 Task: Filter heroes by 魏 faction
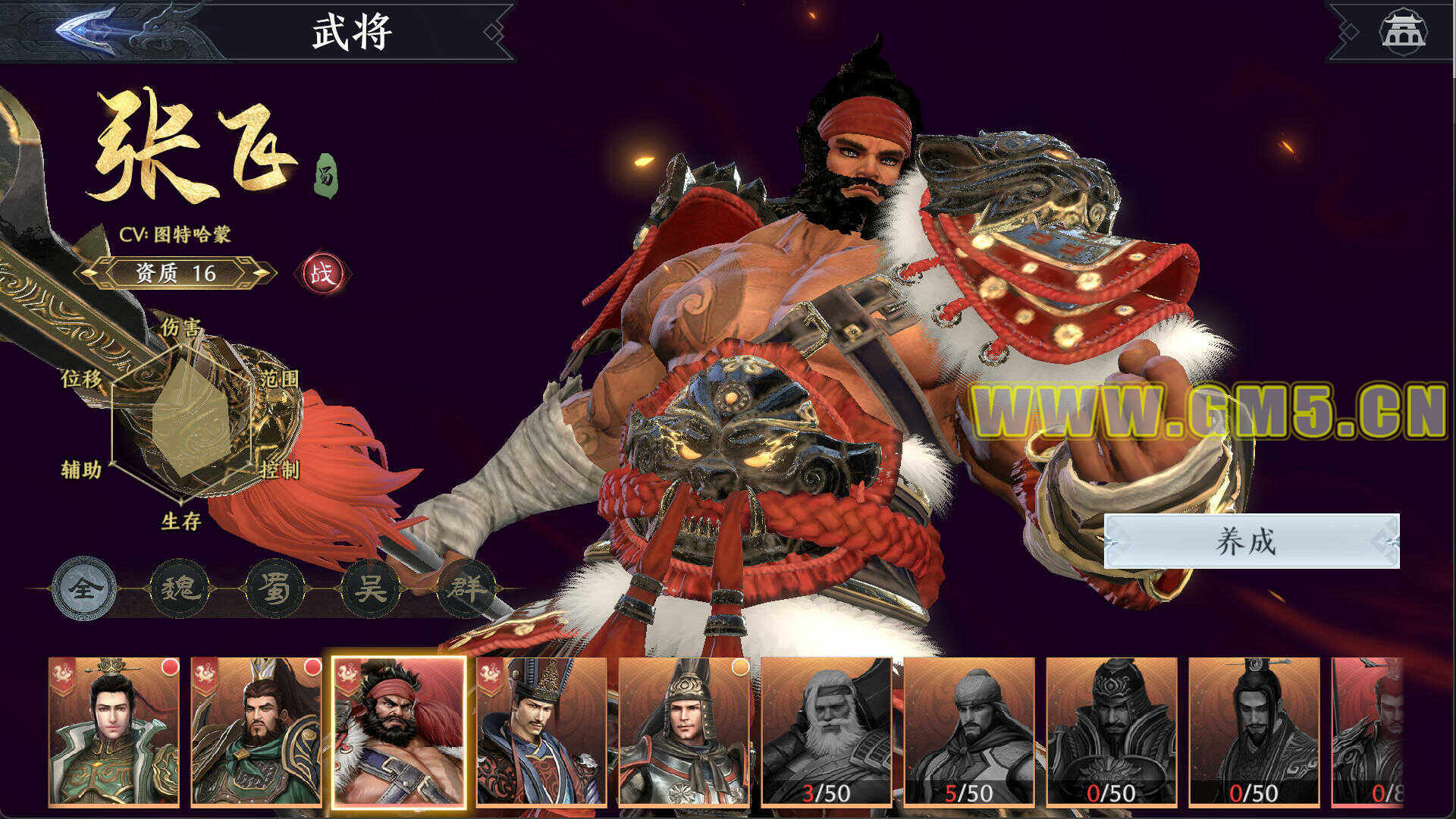(x=180, y=588)
